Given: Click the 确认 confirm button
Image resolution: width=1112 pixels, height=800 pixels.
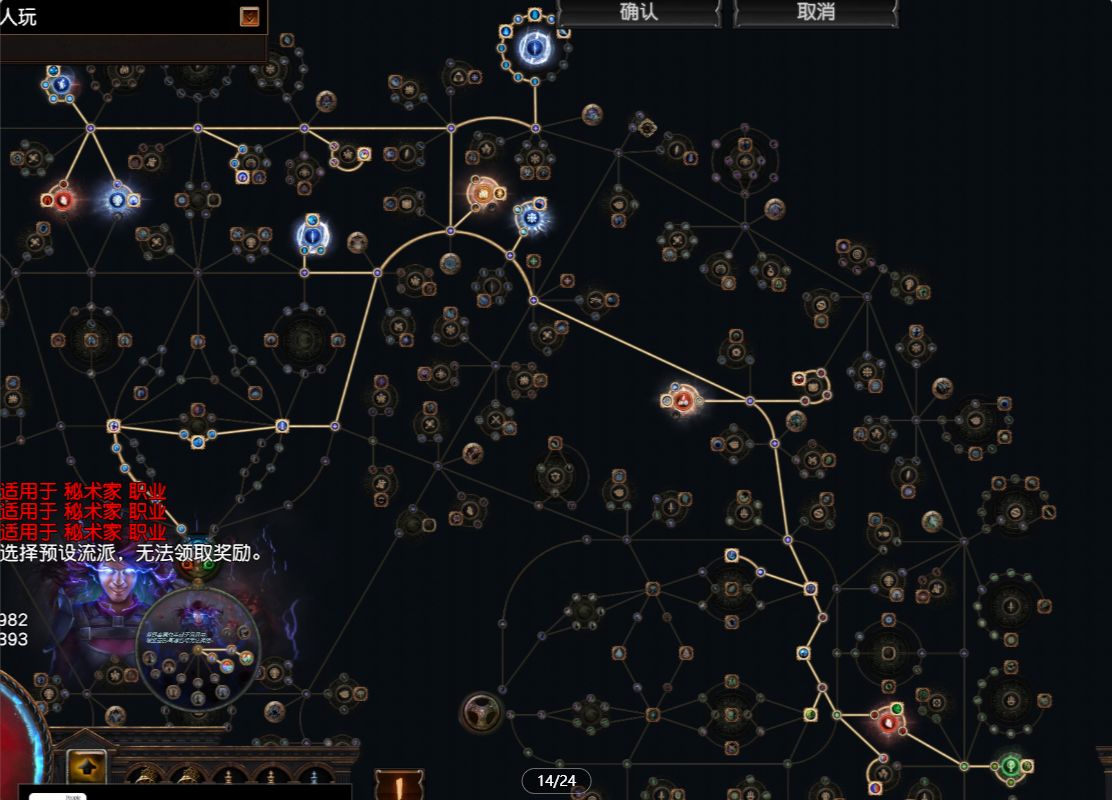Looking at the screenshot, I should [639, 13].
